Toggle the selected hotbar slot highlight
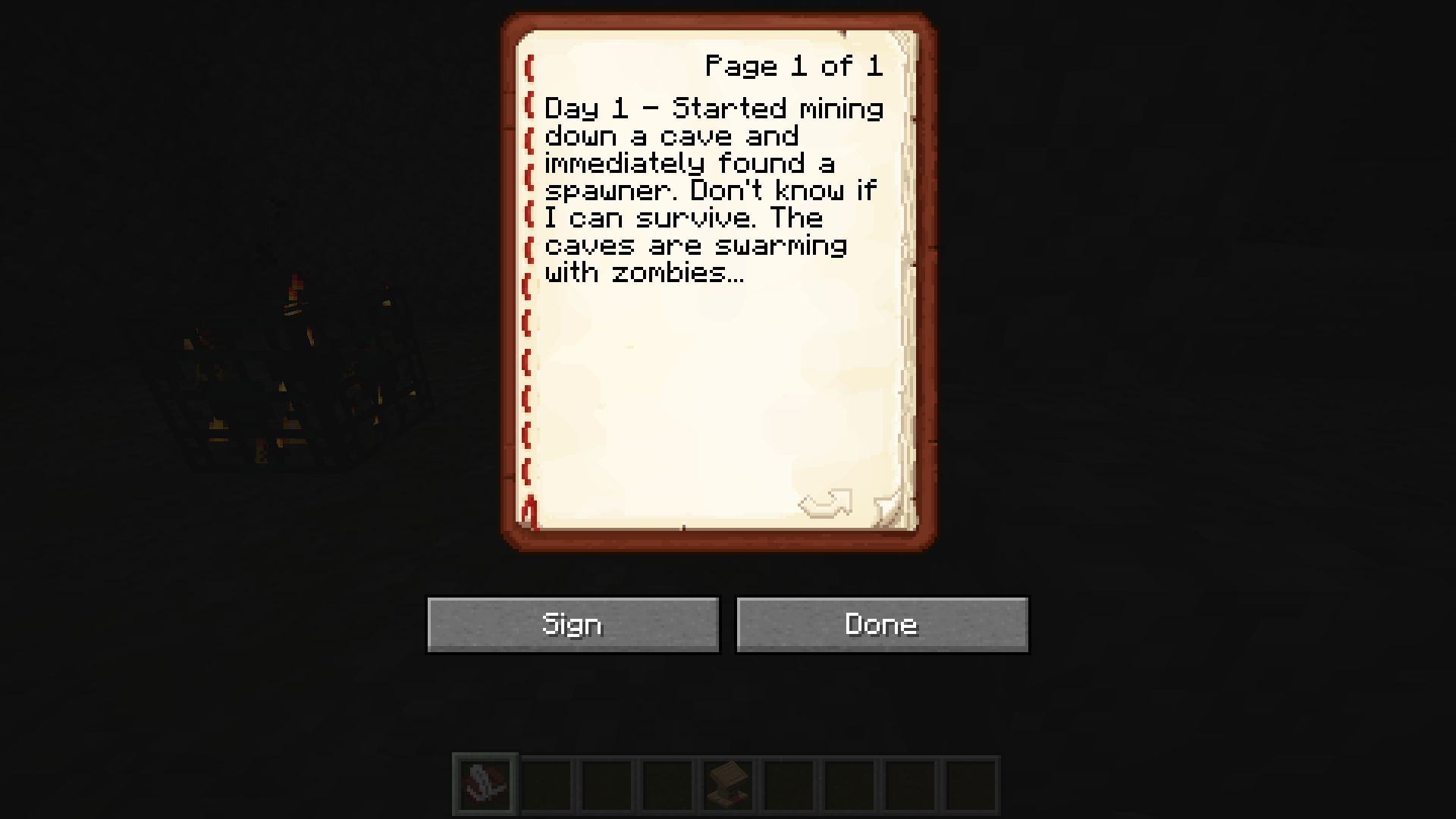1456x819 pixels. click(484, 783)
